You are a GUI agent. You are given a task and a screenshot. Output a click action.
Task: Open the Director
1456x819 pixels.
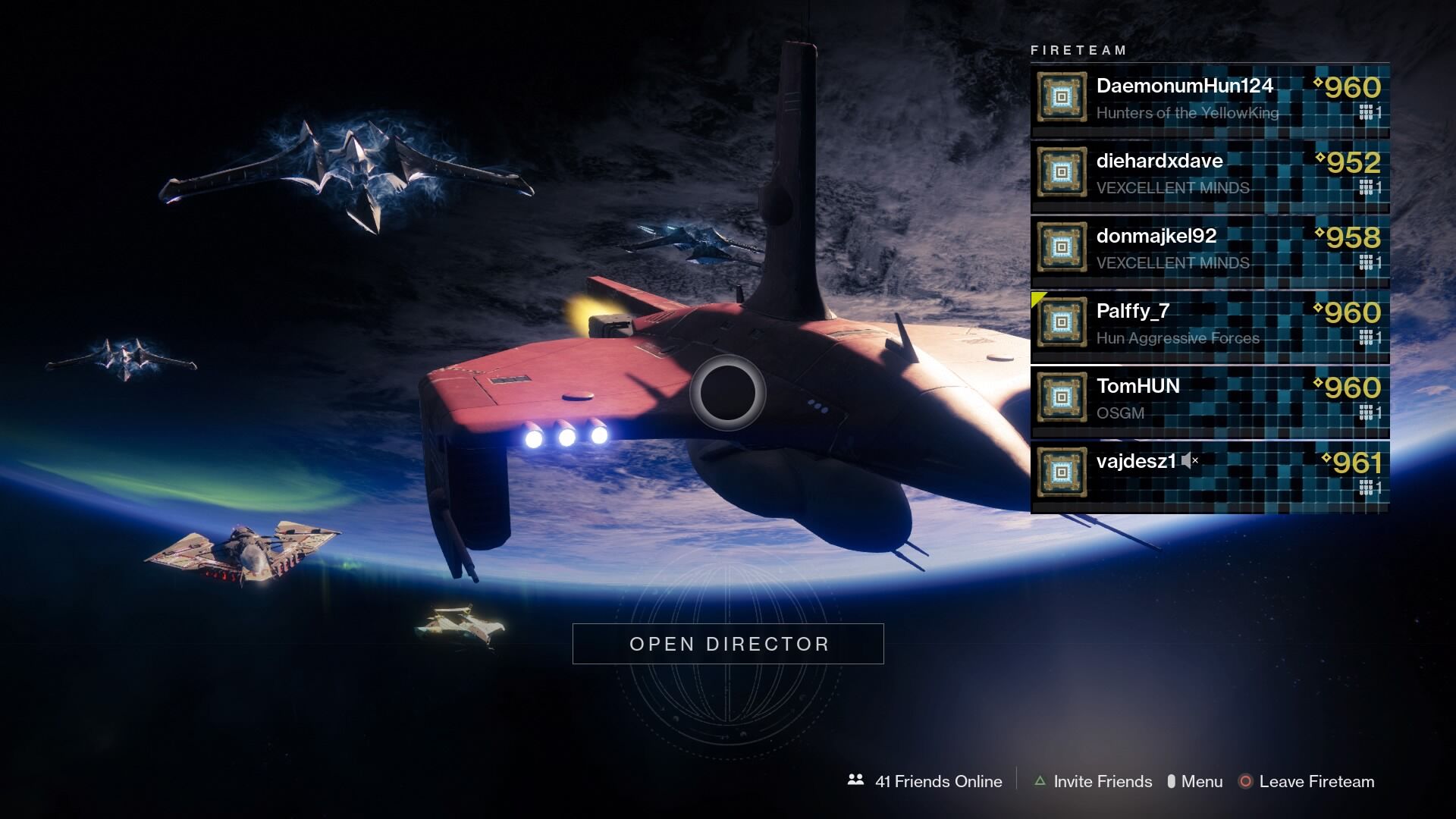click(728, 644)
